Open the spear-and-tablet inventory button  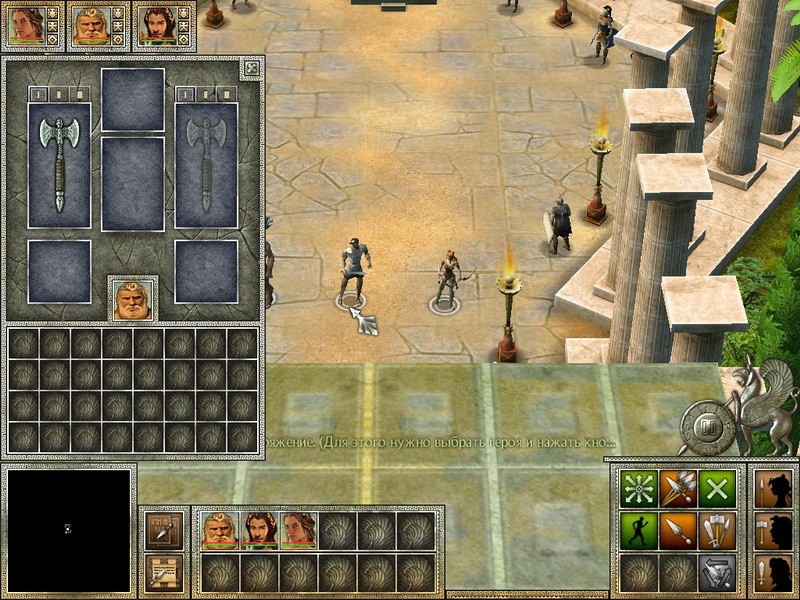161,530
